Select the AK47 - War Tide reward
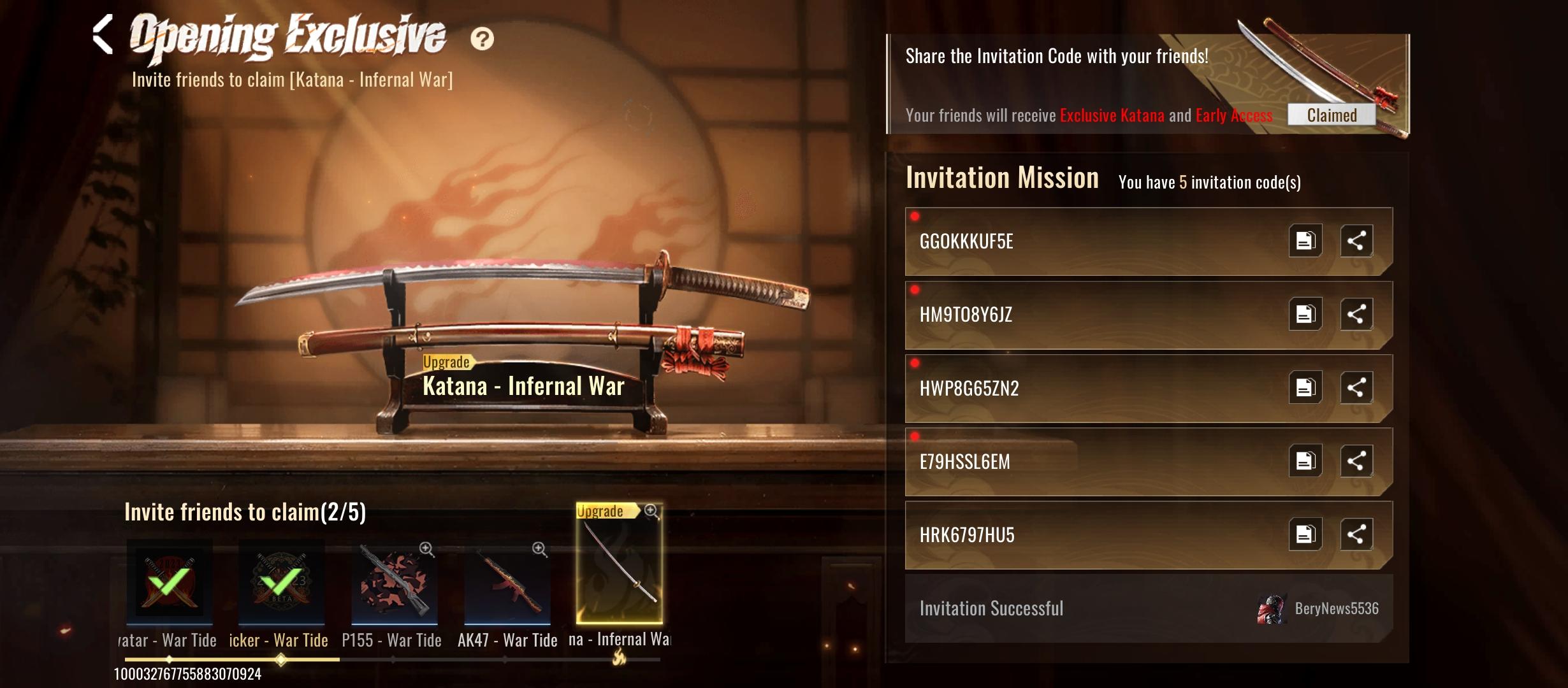Screen dimensions: 1568x688 [x=507, y=582]
